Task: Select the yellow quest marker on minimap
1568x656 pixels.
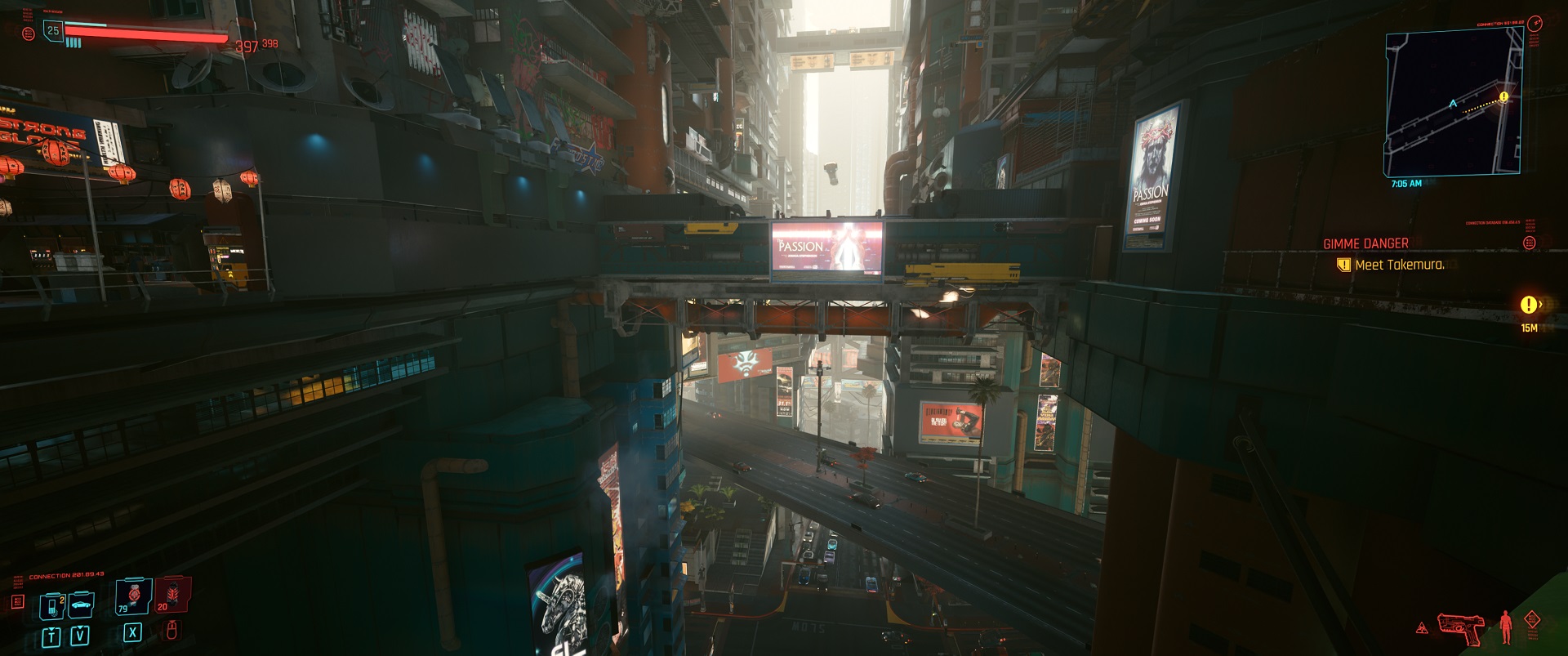Action: (1503, 96)
